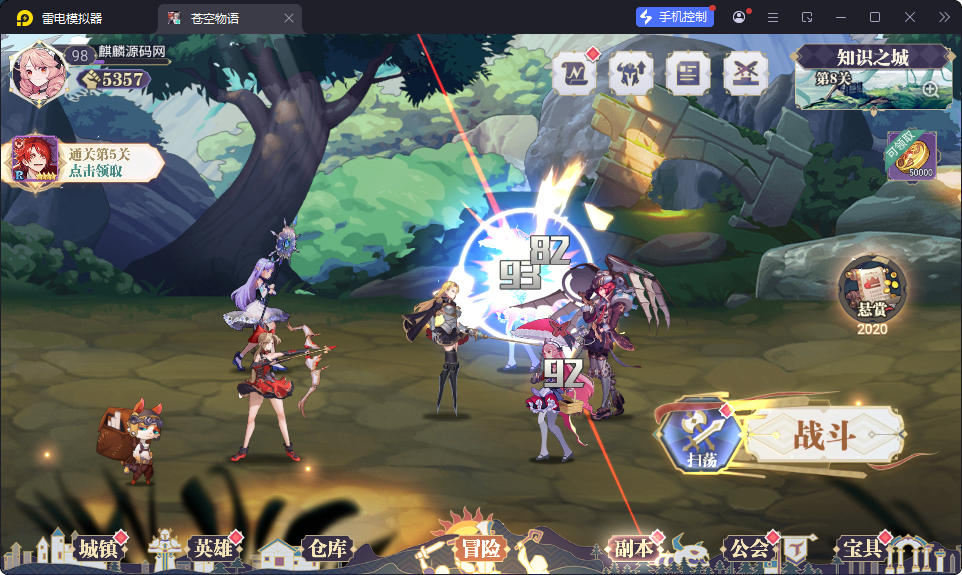Go to the 城镇 town tab
The height and width of the screenshot is (575, 962).
[x=99, y=548]
